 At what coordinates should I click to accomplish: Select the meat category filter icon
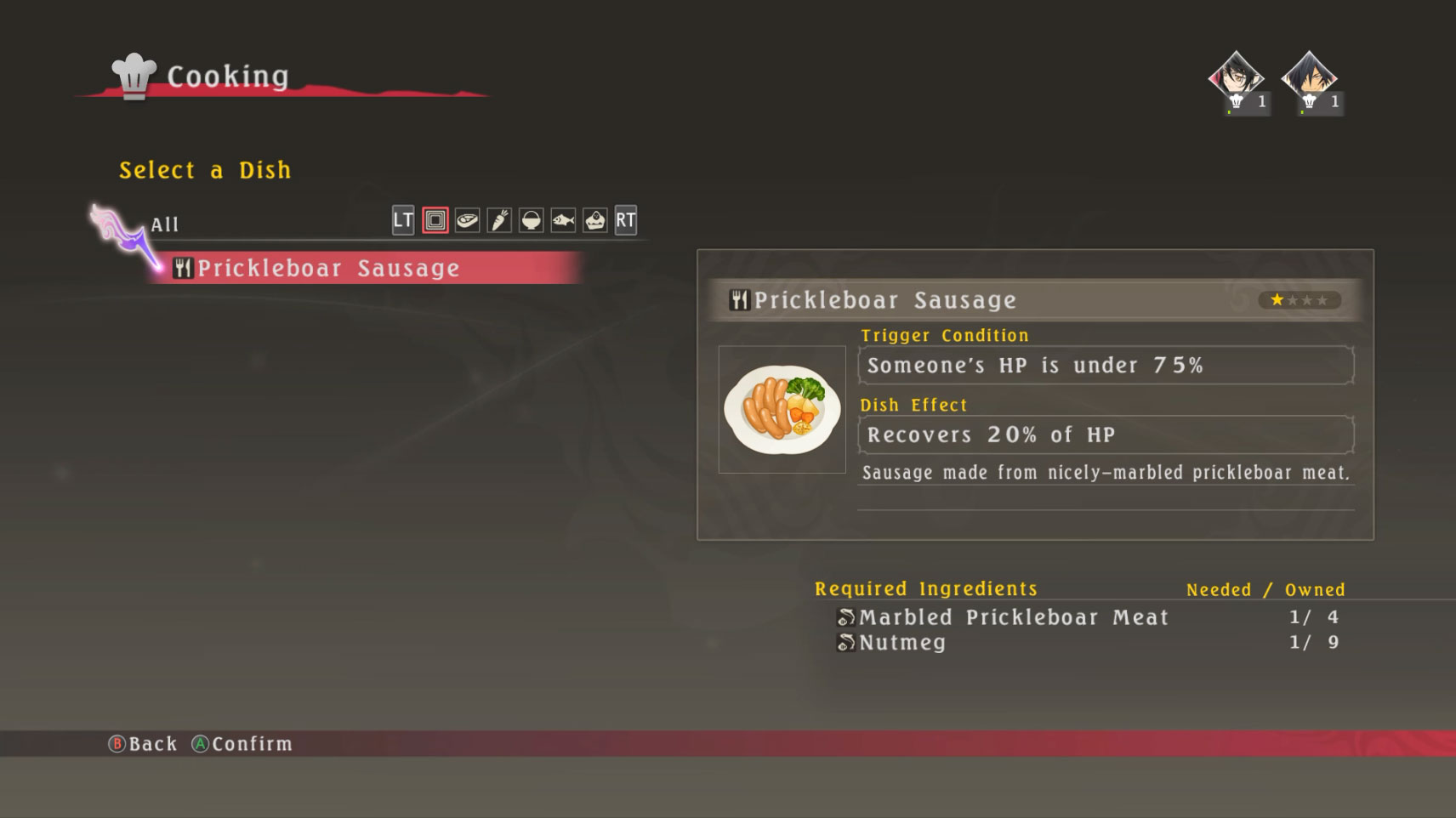(x=466, y=220)
